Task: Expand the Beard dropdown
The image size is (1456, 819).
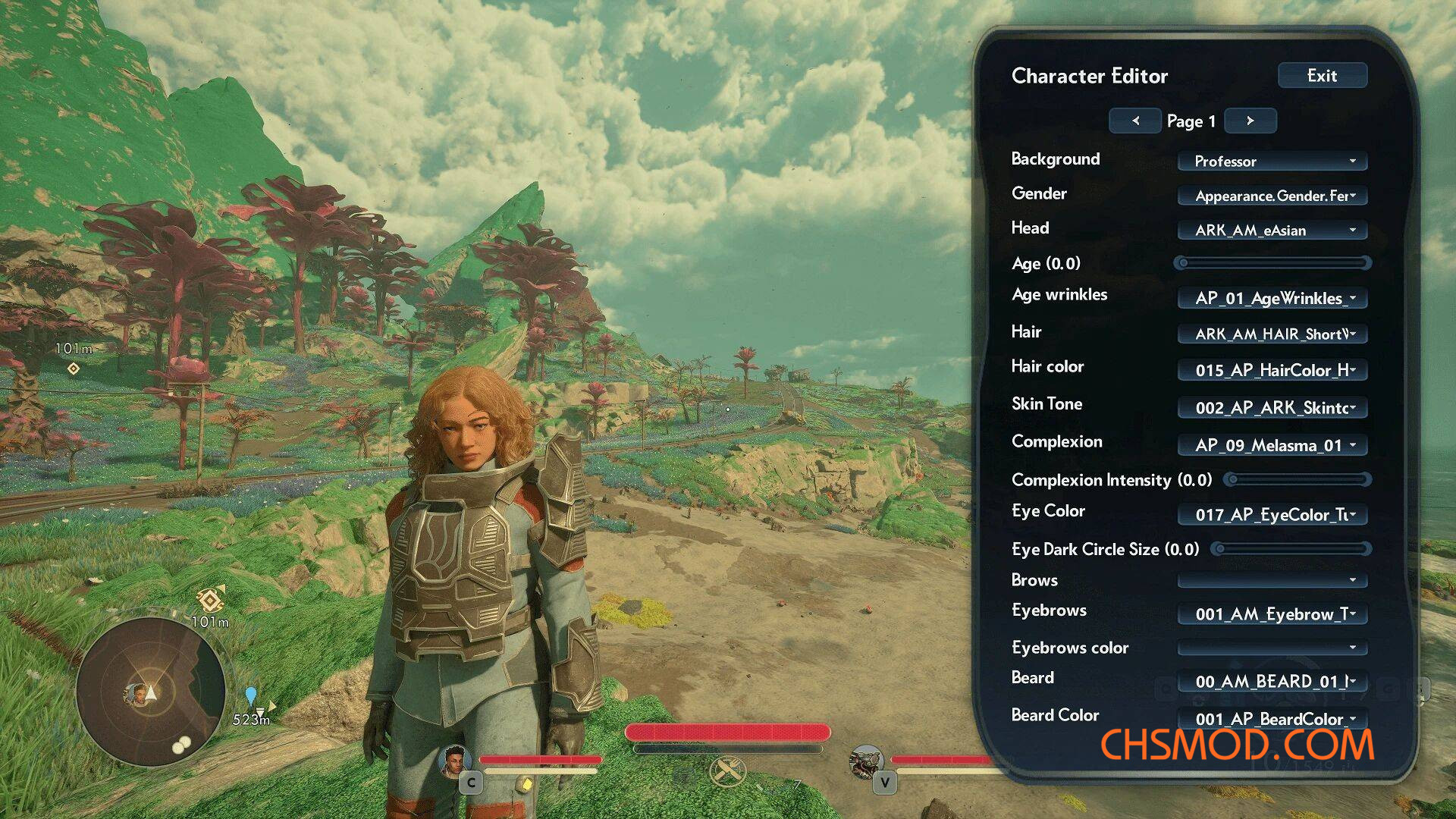Action: click(1272, 681)
